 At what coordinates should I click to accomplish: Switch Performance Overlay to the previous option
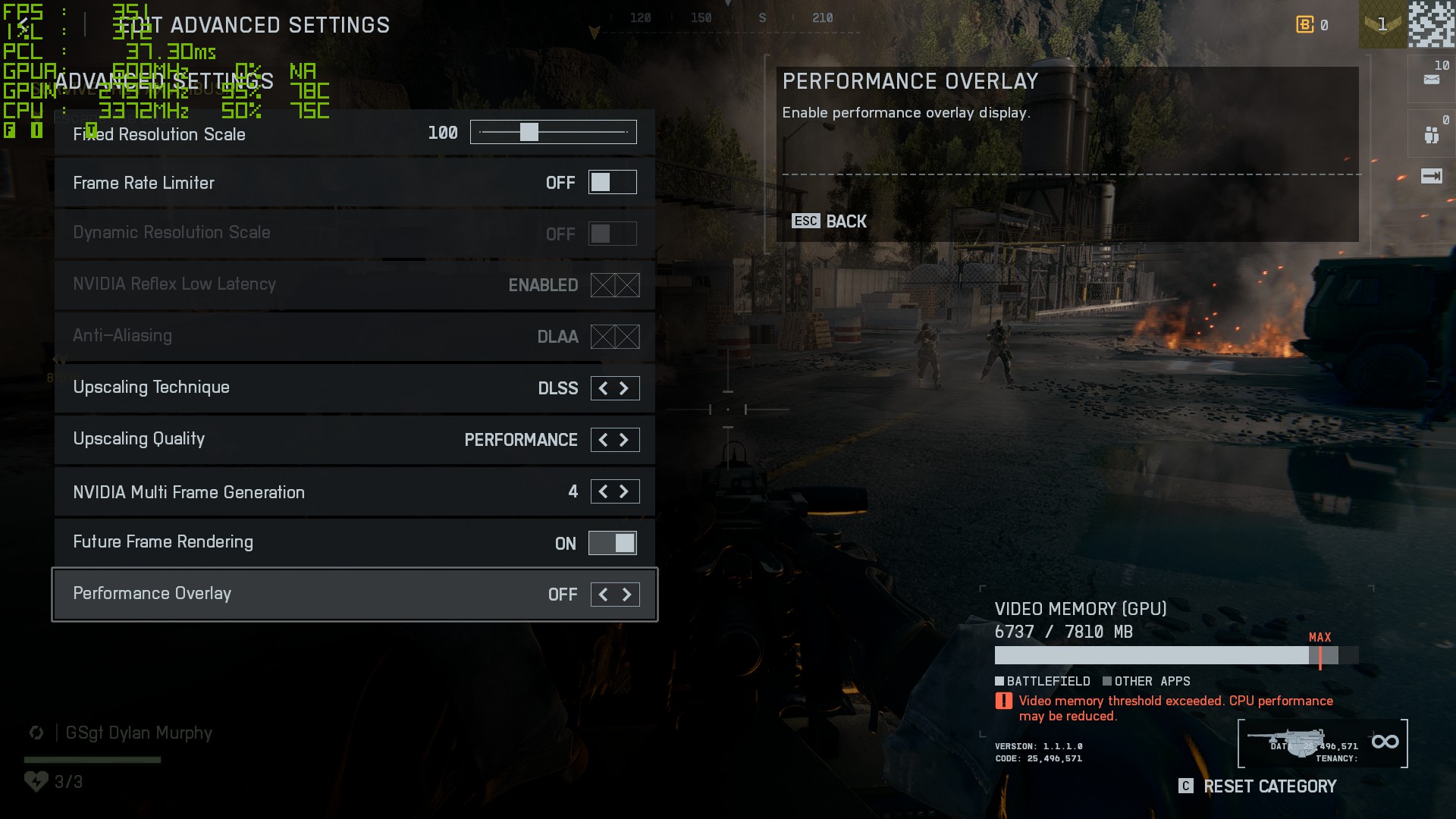pos(603,595)
